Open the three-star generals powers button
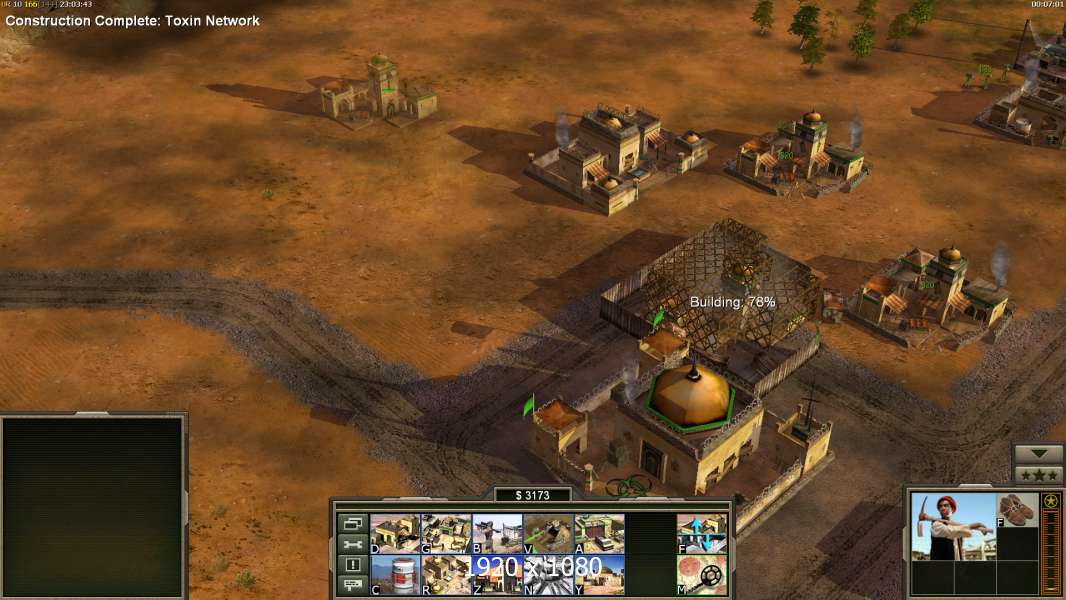 click(x=1038, y=474)
